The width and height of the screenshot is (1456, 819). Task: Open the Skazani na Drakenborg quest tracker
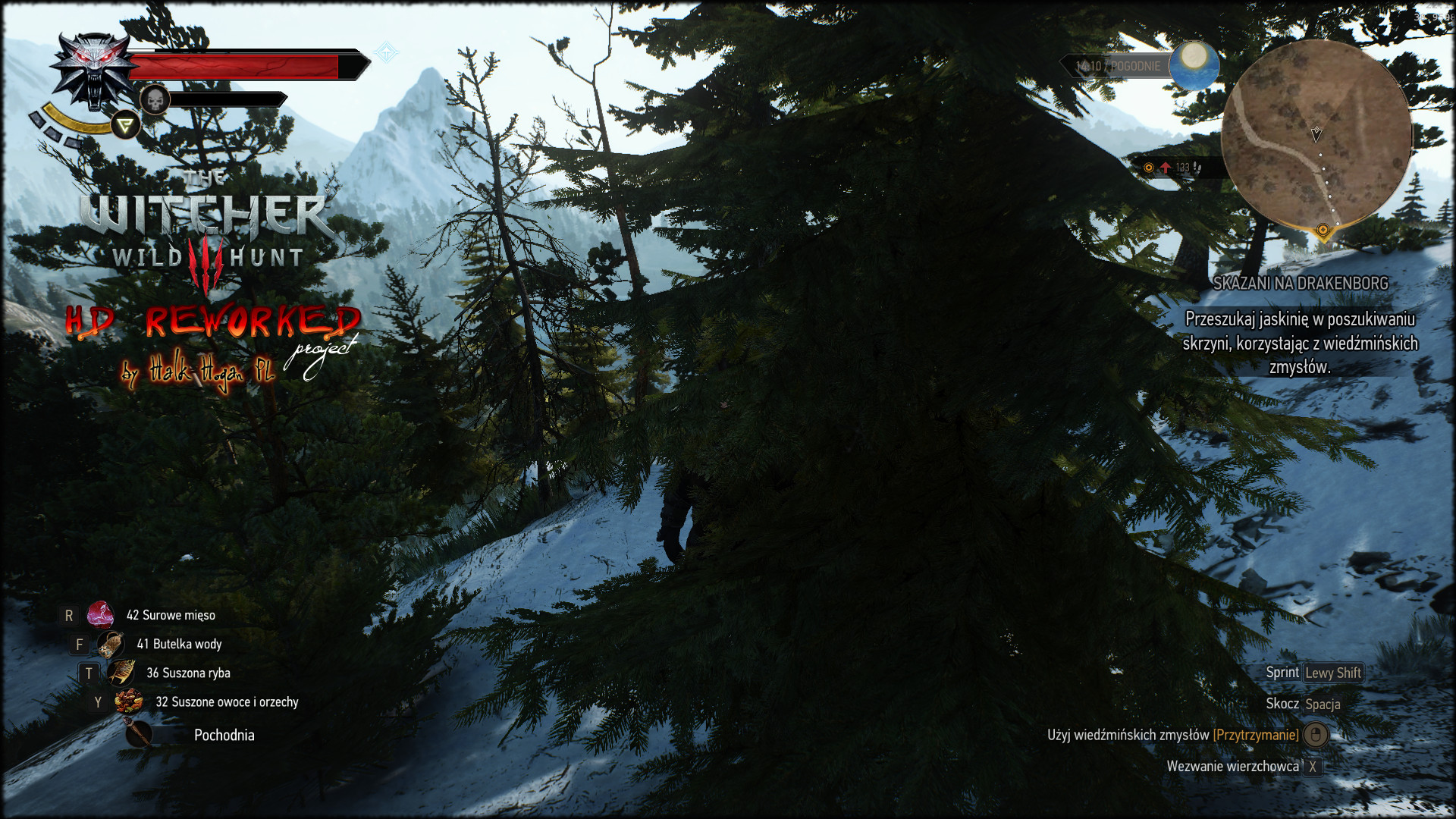point(1300,284)
